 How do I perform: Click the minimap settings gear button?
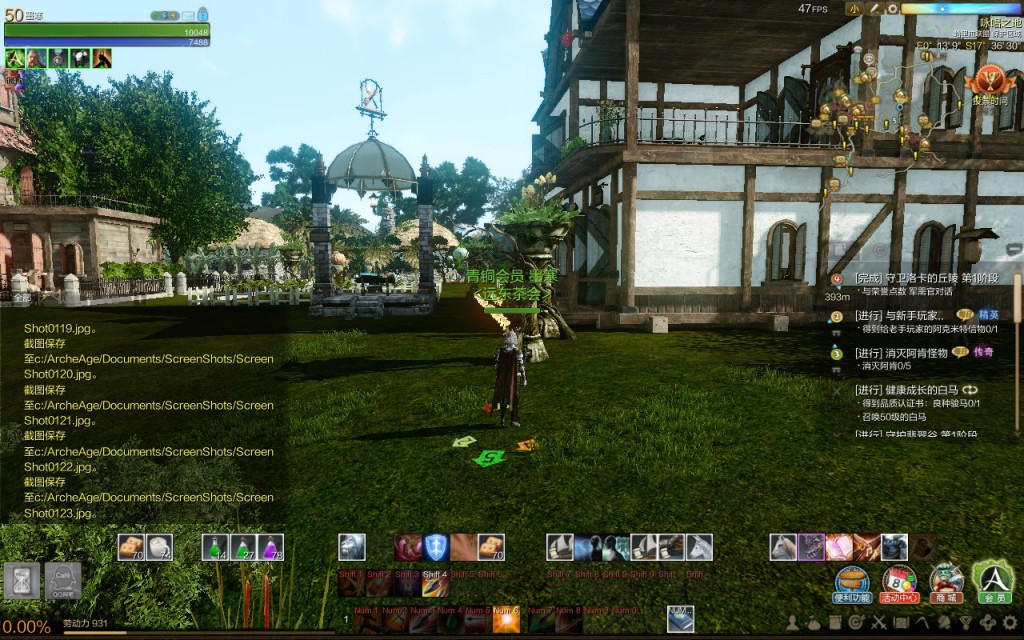891,9
